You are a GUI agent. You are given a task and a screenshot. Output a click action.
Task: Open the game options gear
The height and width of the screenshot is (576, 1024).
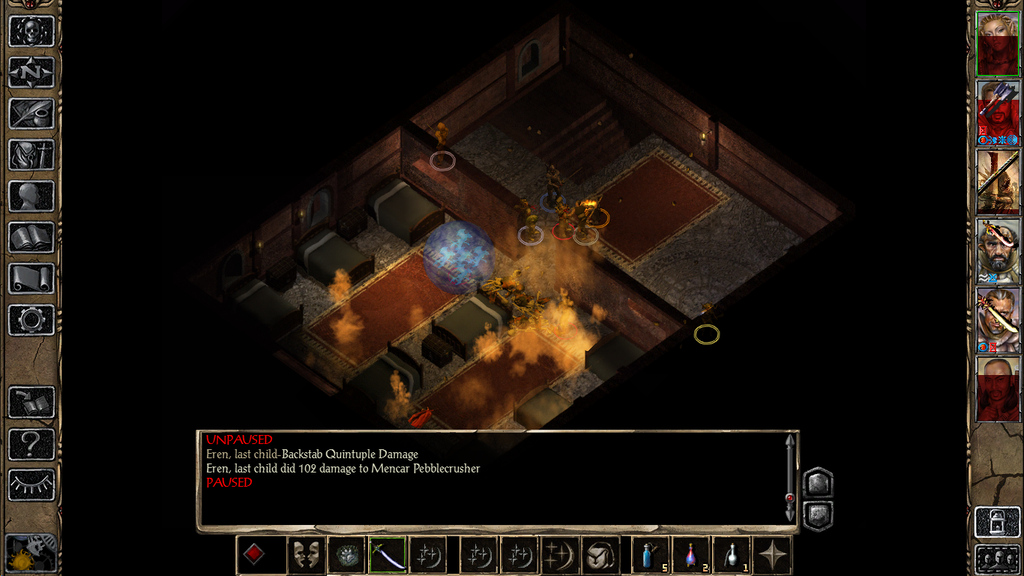click(x=31, y=320)
